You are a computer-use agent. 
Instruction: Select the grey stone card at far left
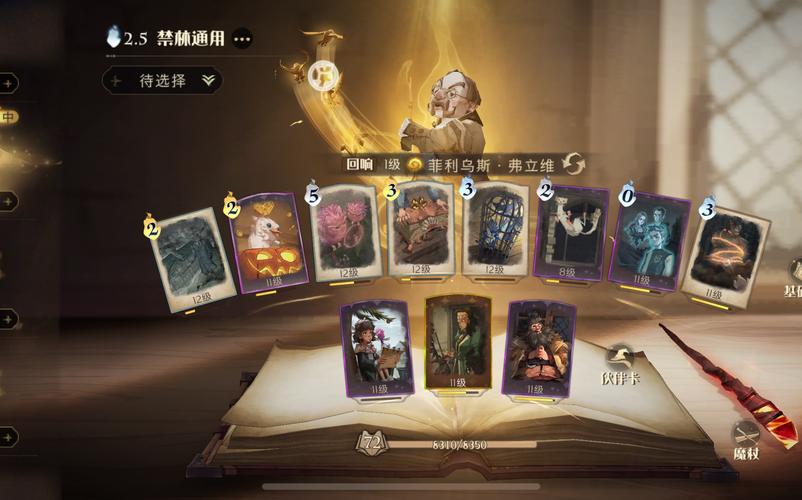click(x=196, y=255)
